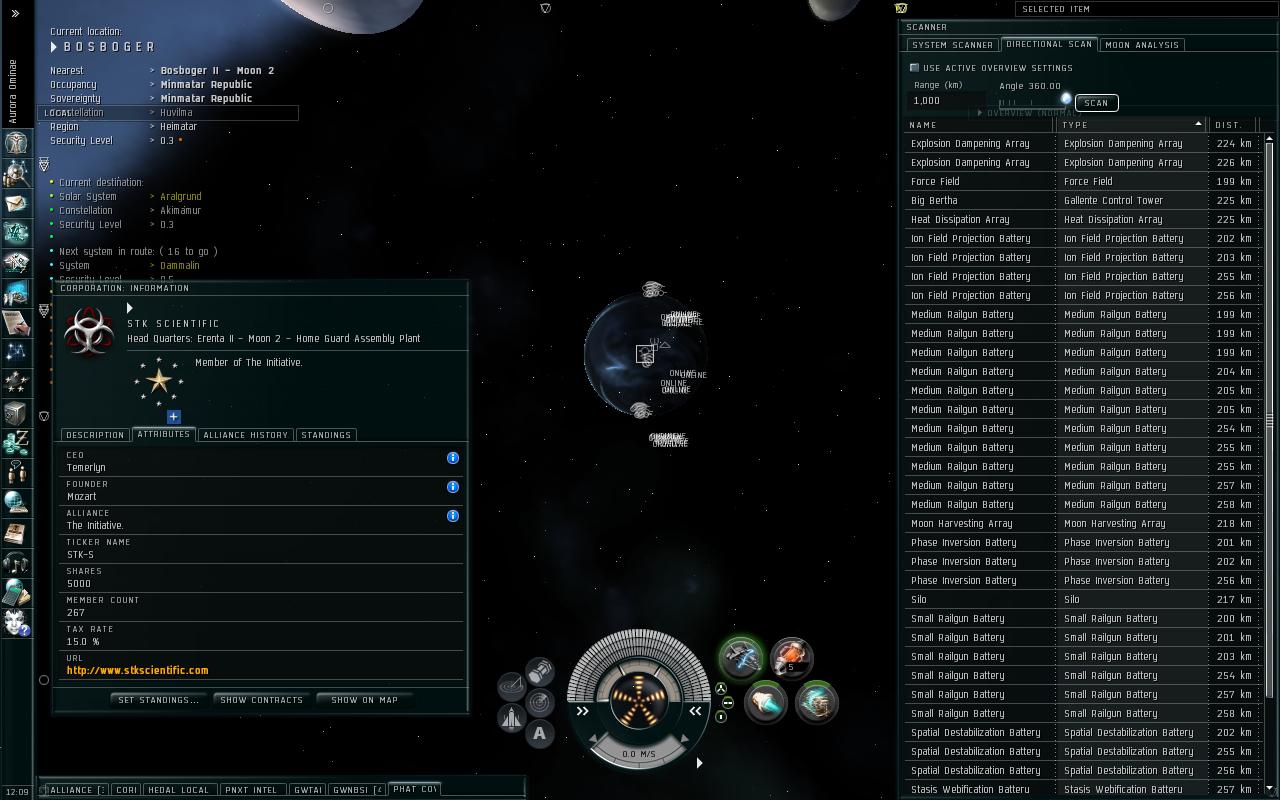Open the Hedal Local chat tab
Image resolution: width=1280 pixels, height=800 pixels.
[x=178, y=790]
